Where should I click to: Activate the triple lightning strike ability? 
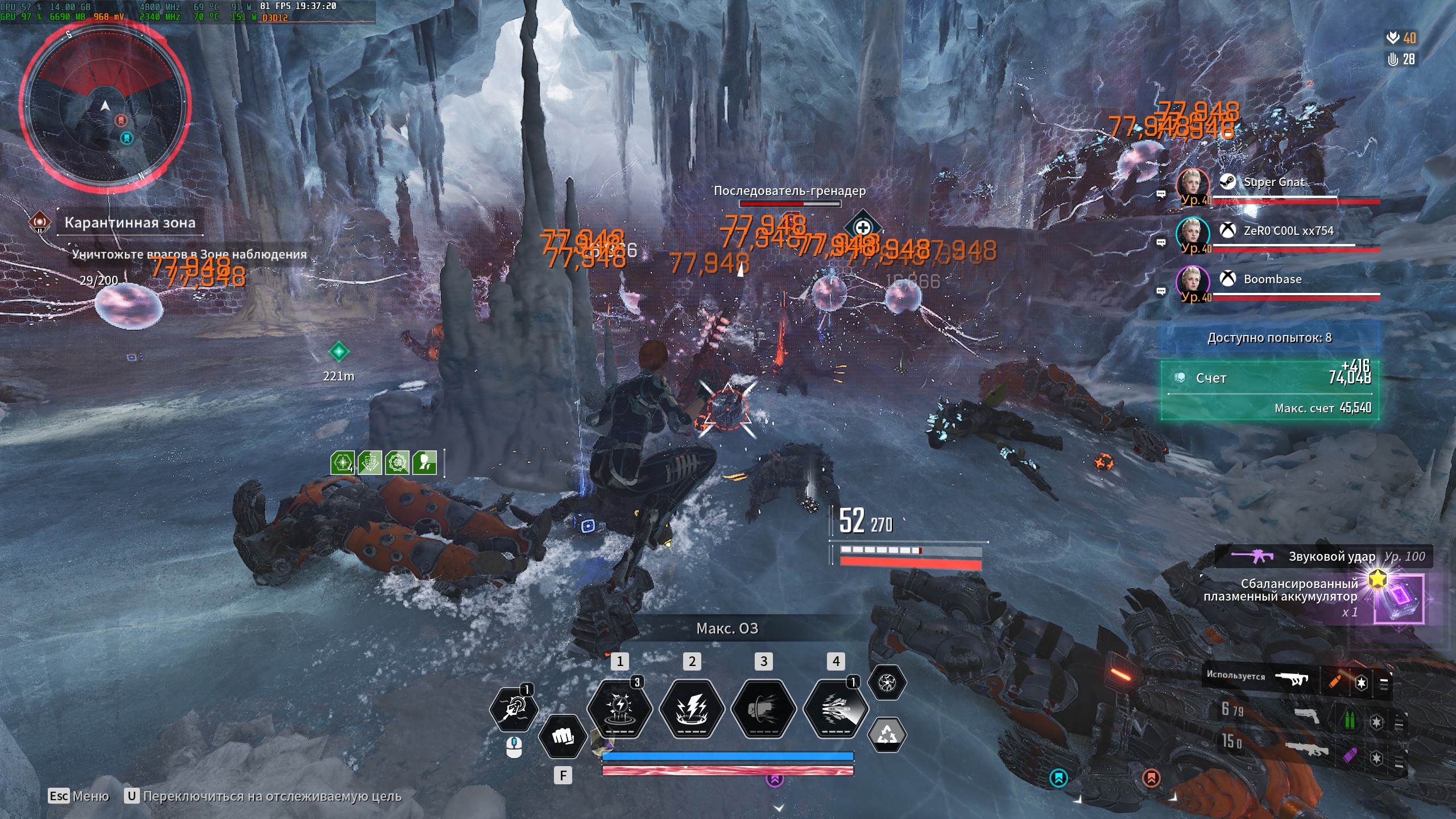coord(692,709)
